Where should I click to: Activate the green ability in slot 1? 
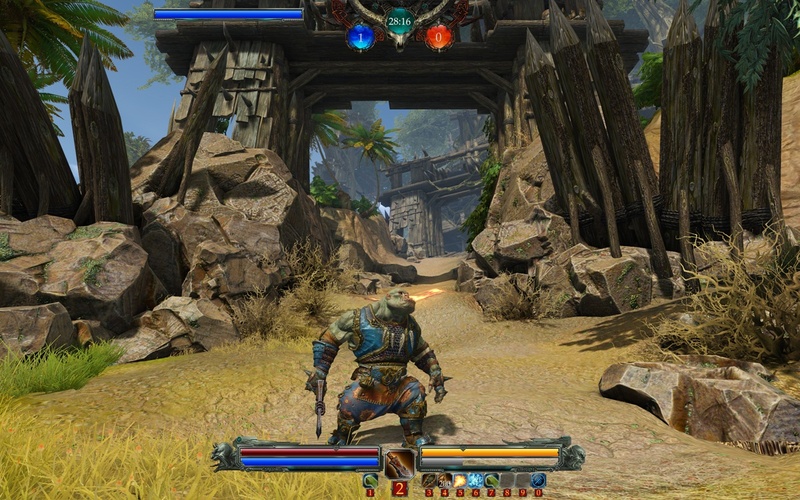(x=370, y=480)
